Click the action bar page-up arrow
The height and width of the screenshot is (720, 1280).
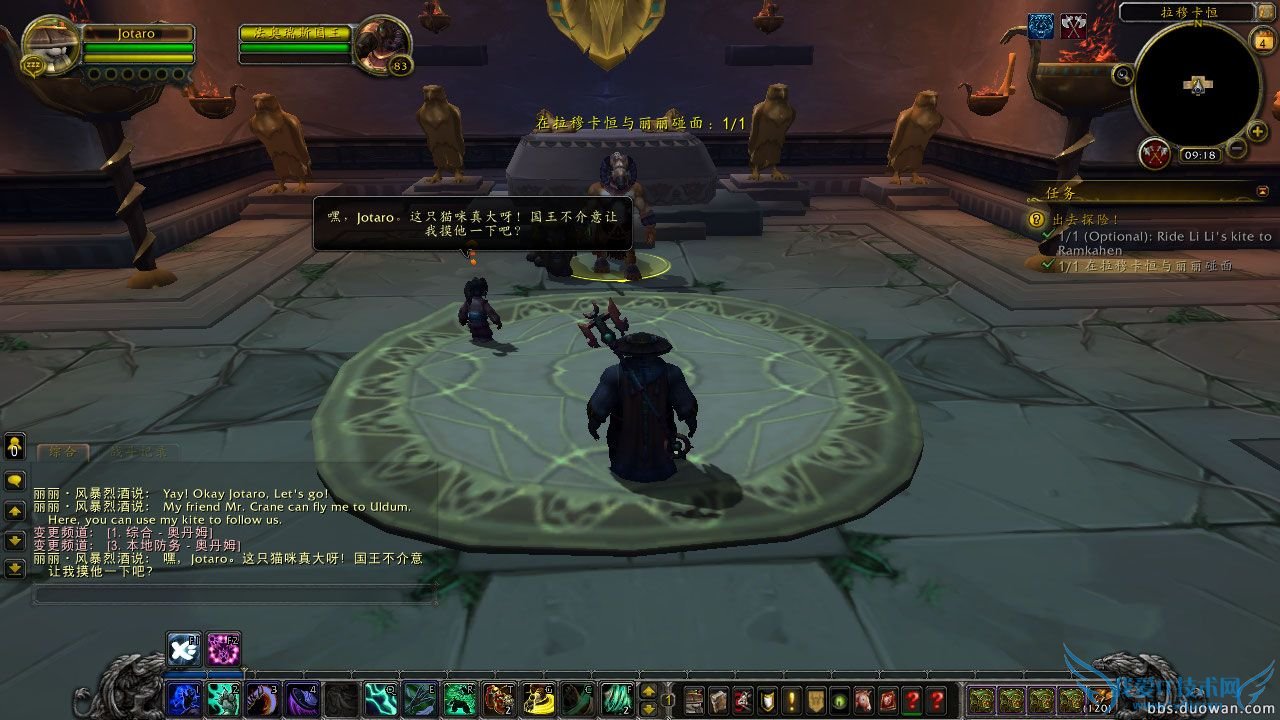click(x=648, y=692)
